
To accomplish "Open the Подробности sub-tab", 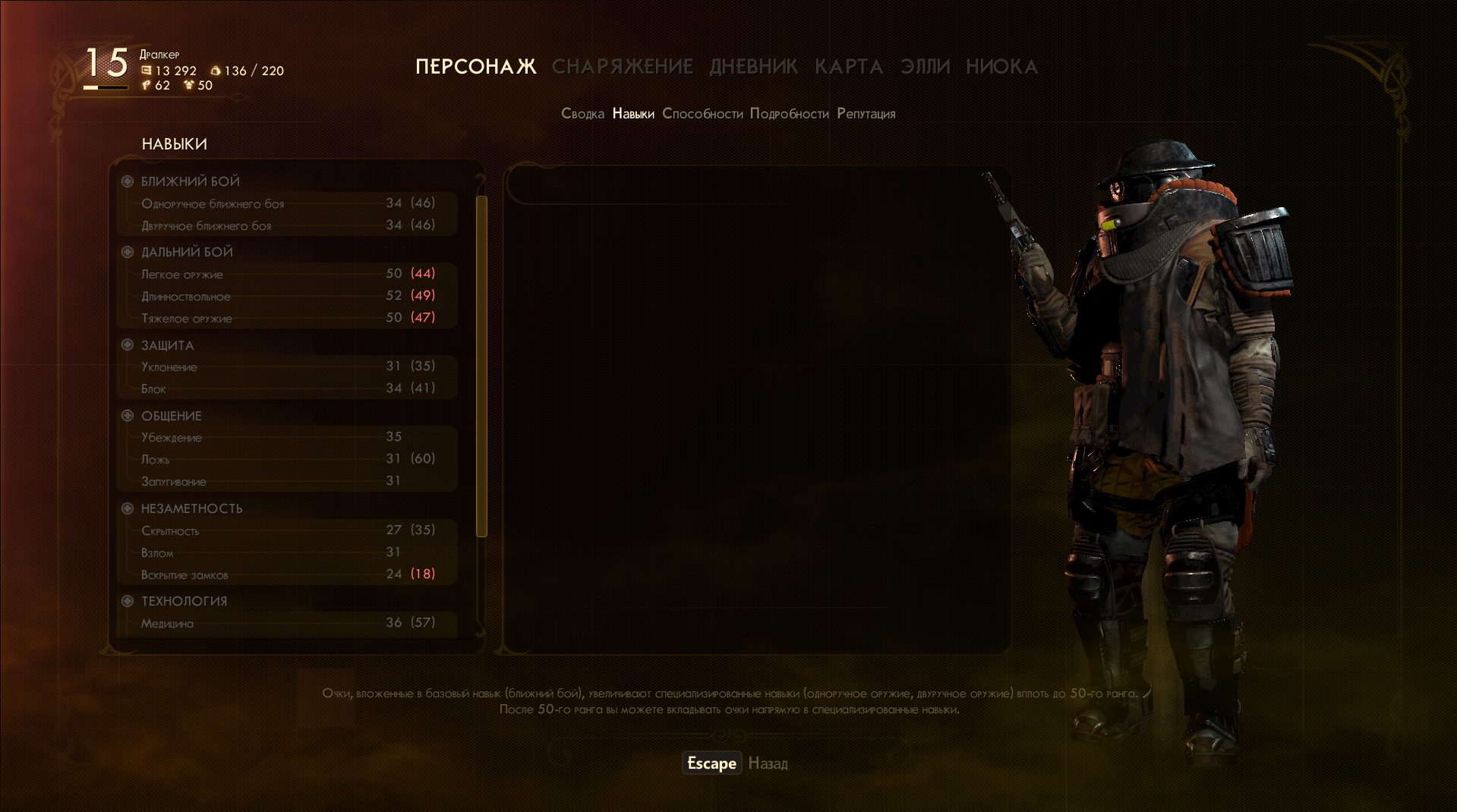I will pos(789,114).
